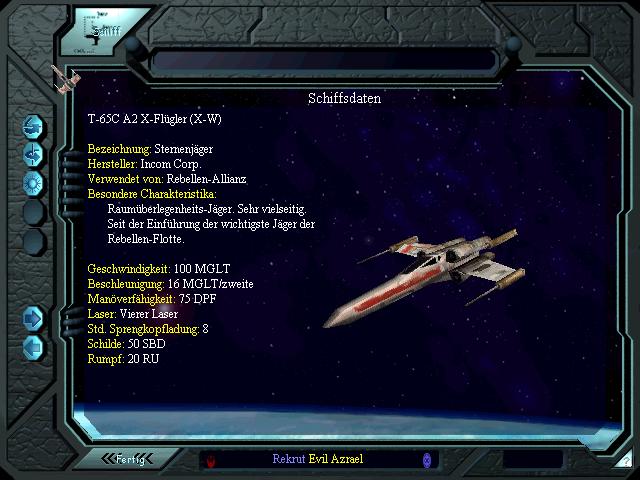Image resolution: width=640 pixels, height=480 pixels.
Task: Click the blue round emblem in bottom bar
Action: tap(427, 459)
